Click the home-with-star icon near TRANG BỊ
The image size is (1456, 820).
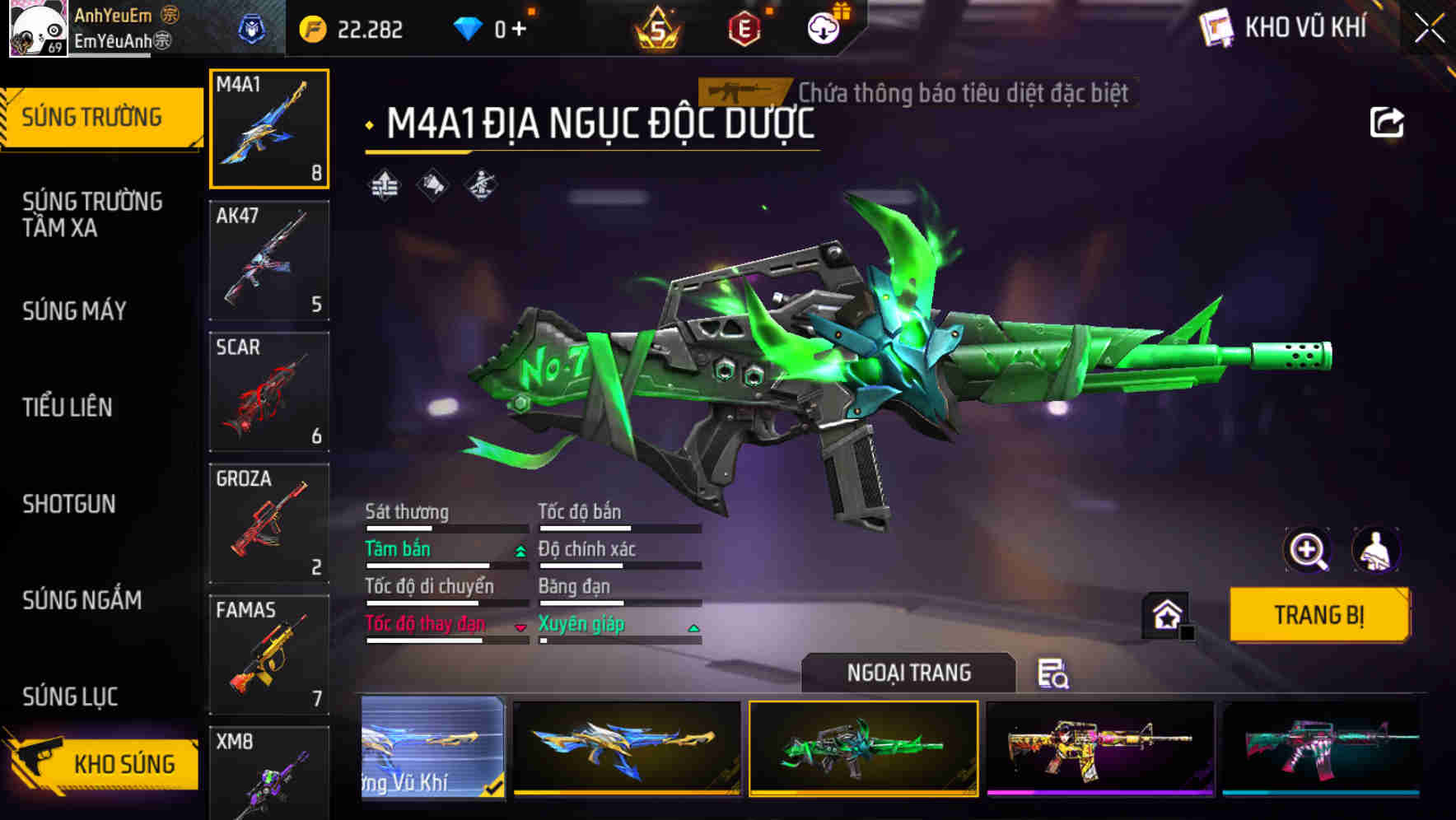pos(1164,614)
